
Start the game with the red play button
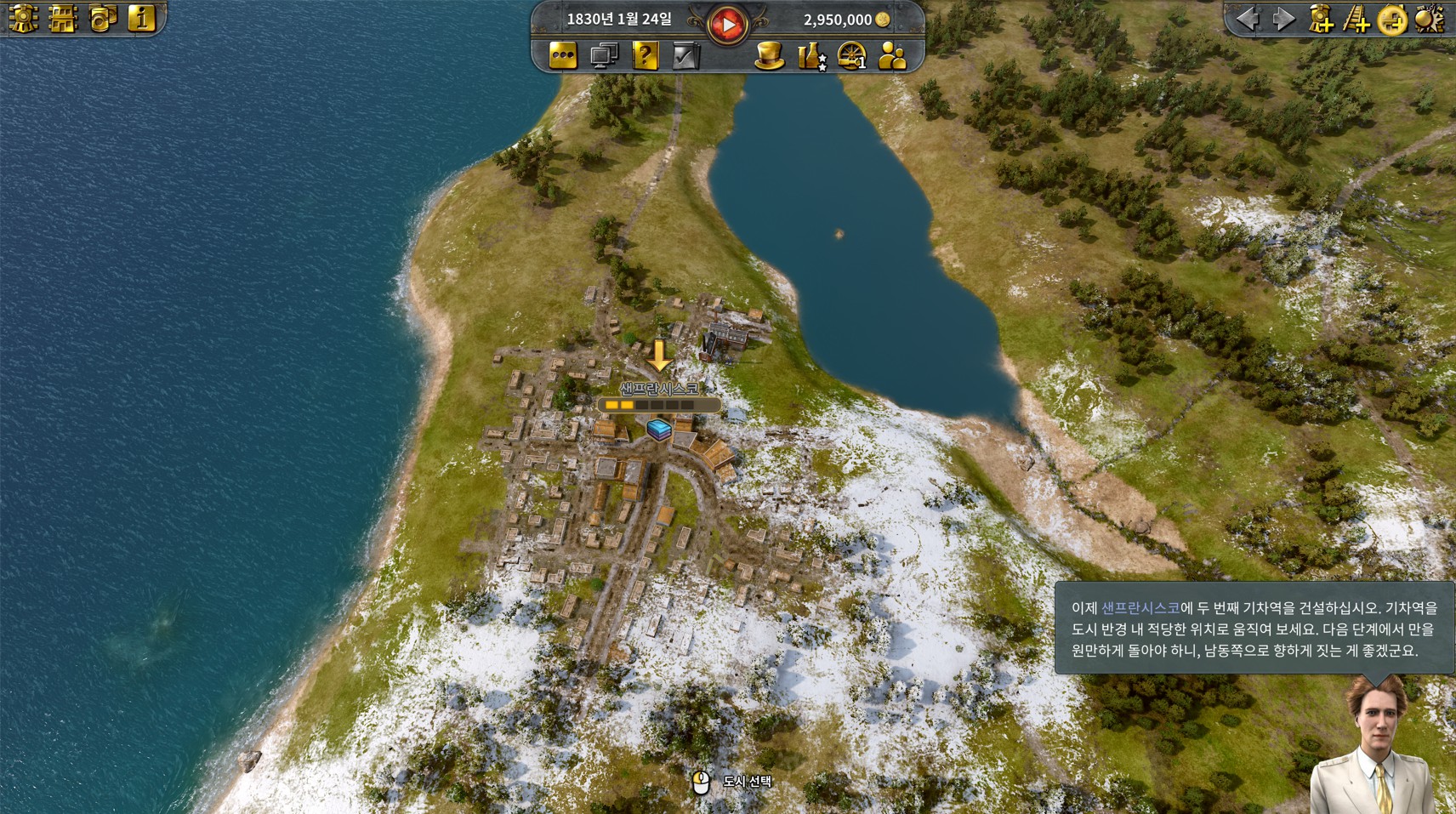727,24
